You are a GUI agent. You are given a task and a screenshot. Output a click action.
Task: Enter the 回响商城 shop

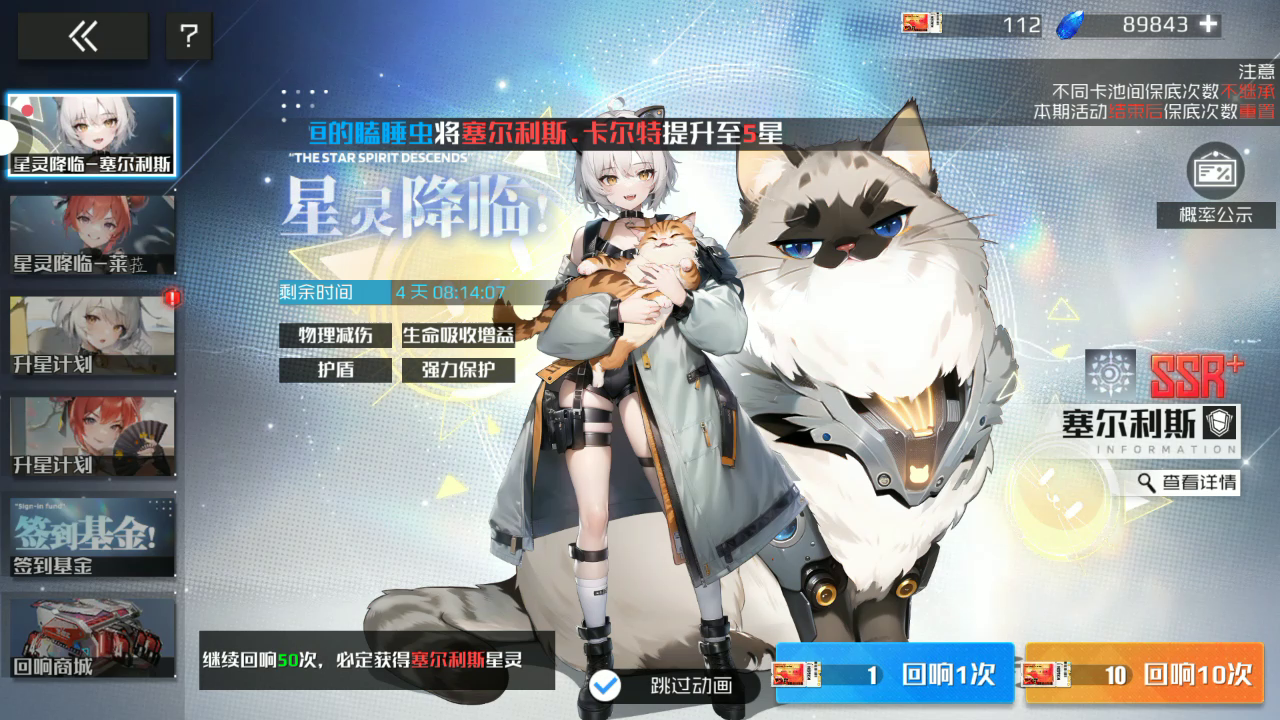tap(92, 637)
